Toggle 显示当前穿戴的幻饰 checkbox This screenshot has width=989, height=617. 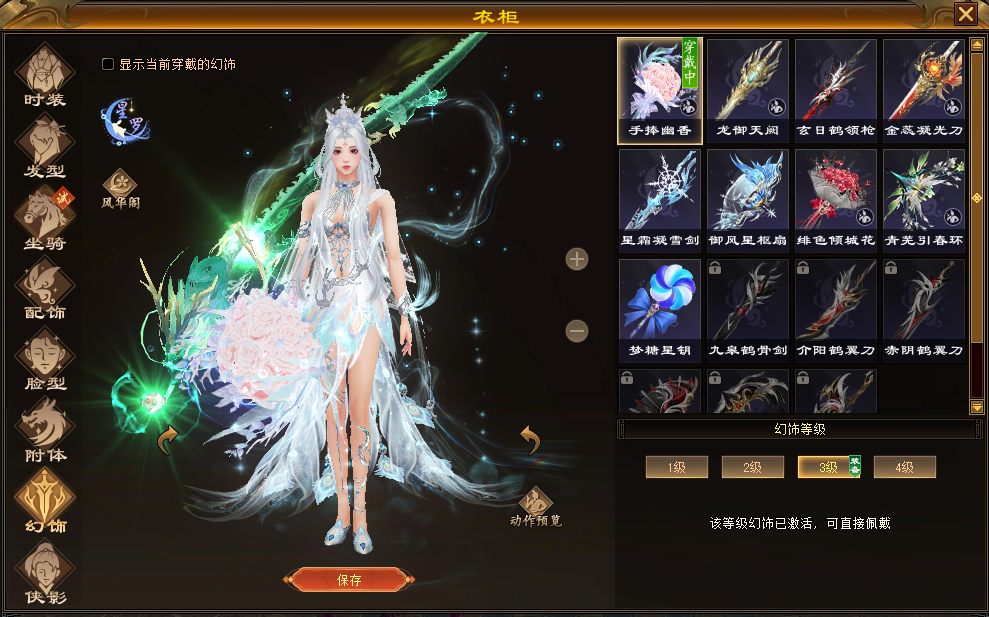click(108, 64)
